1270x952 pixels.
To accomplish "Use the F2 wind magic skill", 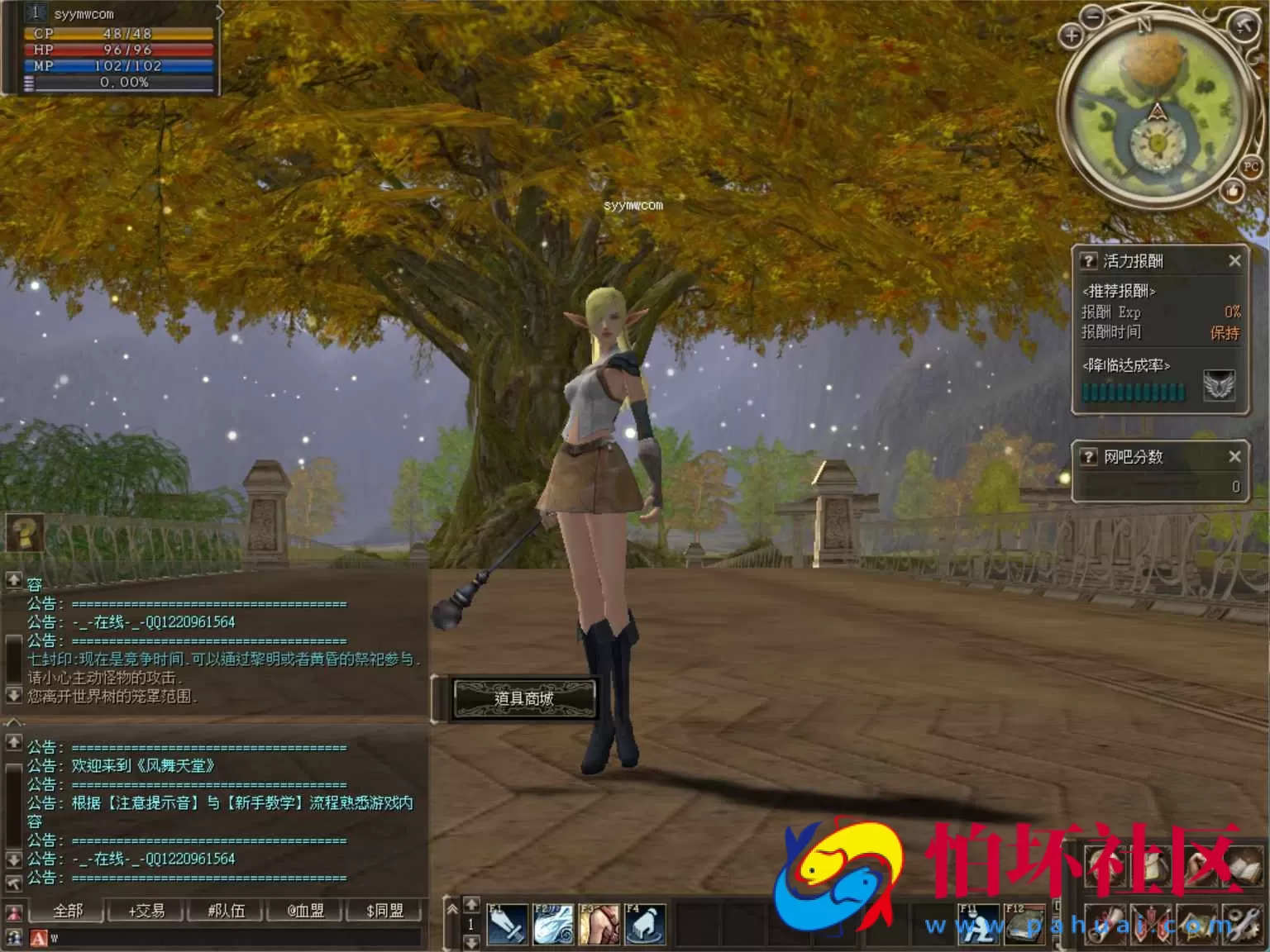I will pos(553,924).
